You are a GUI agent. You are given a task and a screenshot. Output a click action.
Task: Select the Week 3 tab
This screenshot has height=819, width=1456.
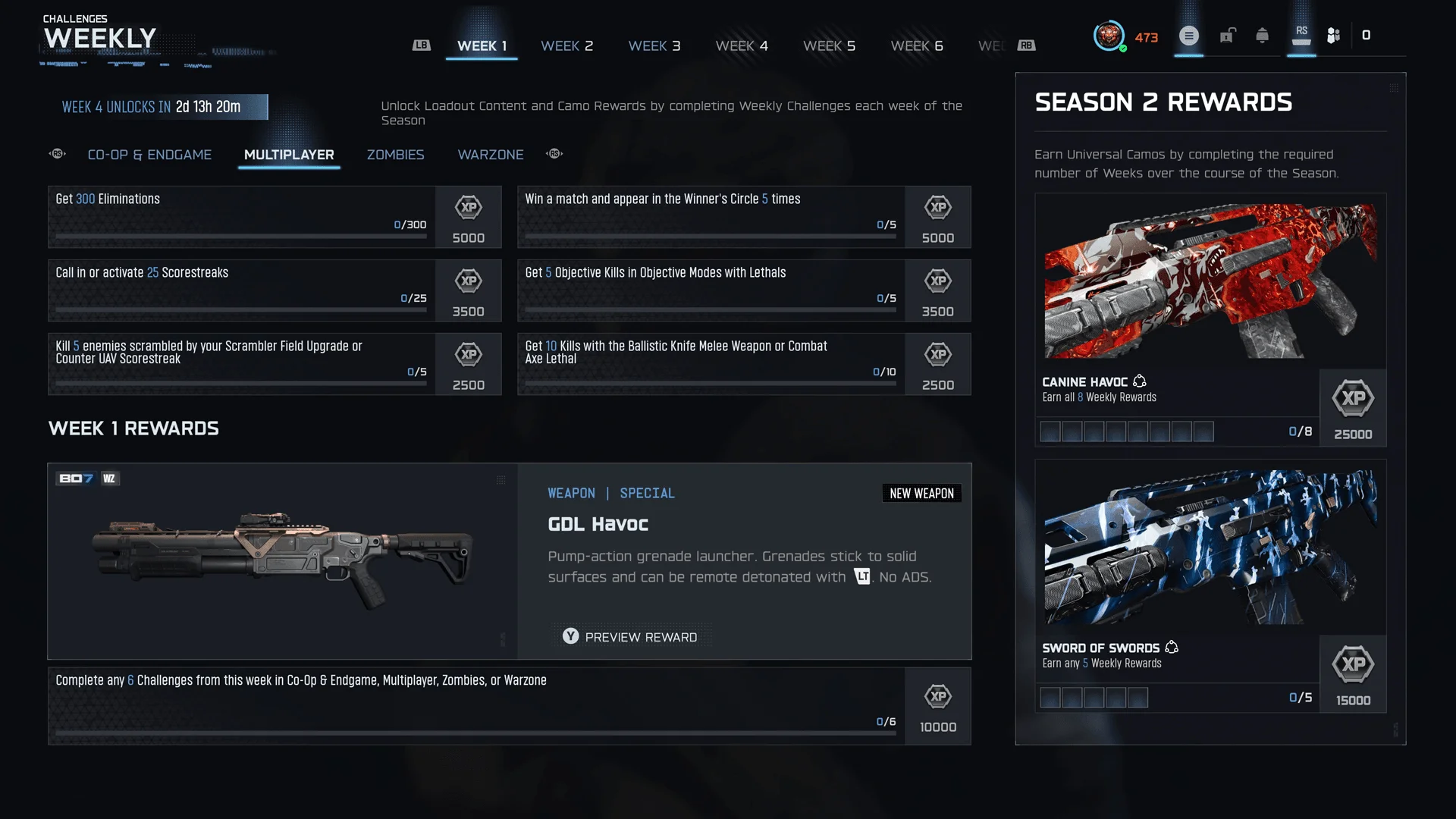pyautogui.click(x=654, y=45)
